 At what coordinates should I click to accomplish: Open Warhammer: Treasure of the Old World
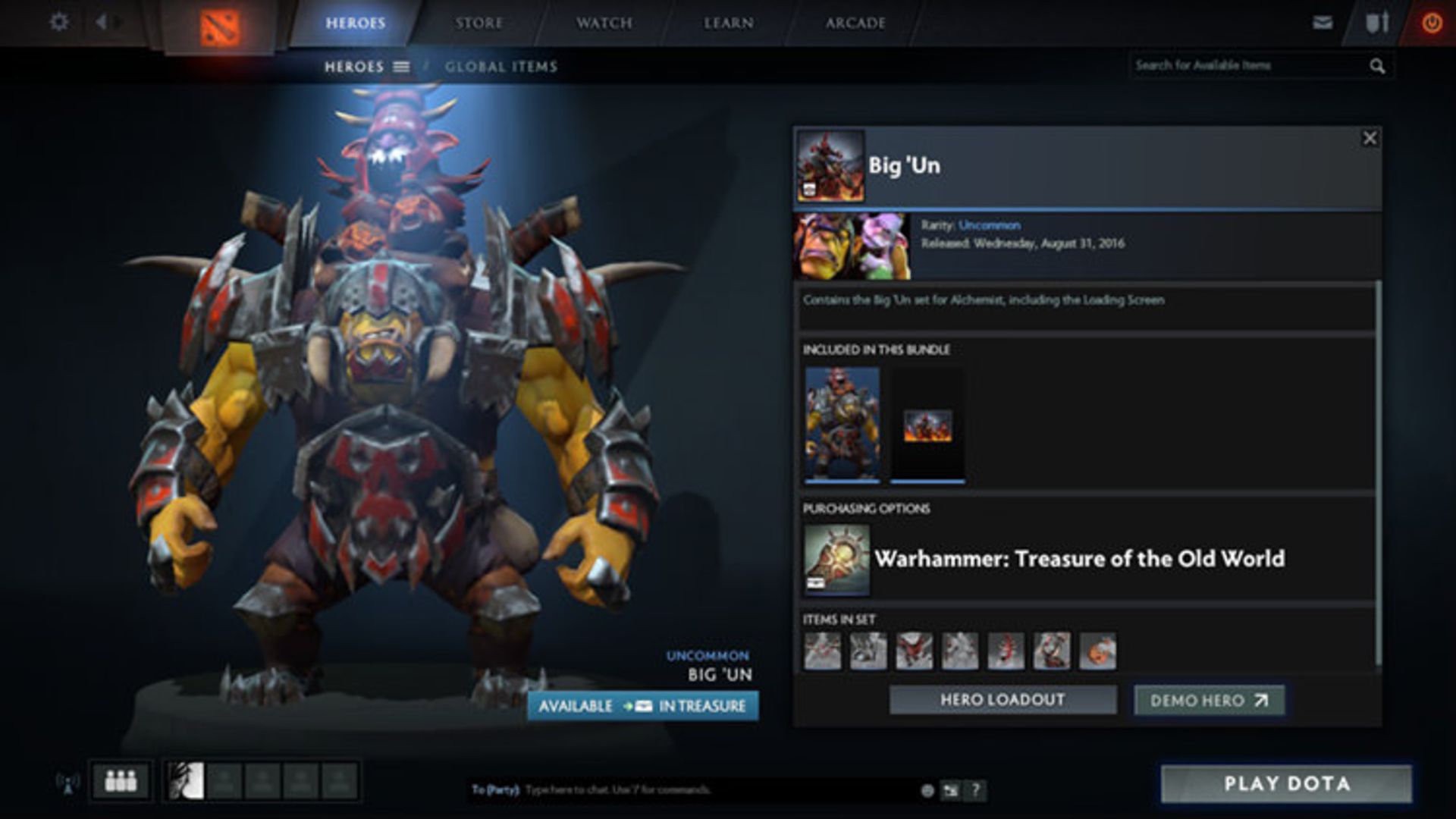pos(1078,559)
